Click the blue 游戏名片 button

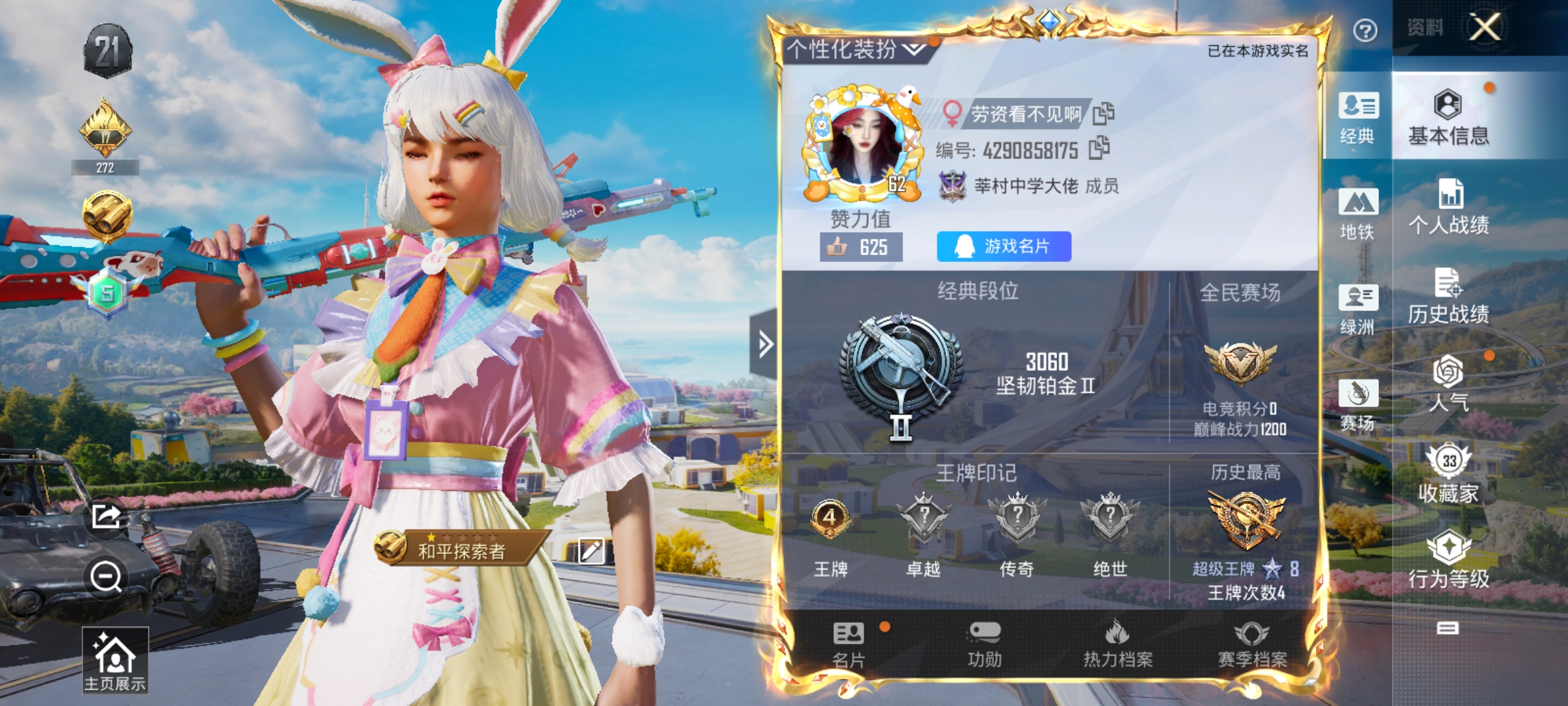[x=1004, y=246]
